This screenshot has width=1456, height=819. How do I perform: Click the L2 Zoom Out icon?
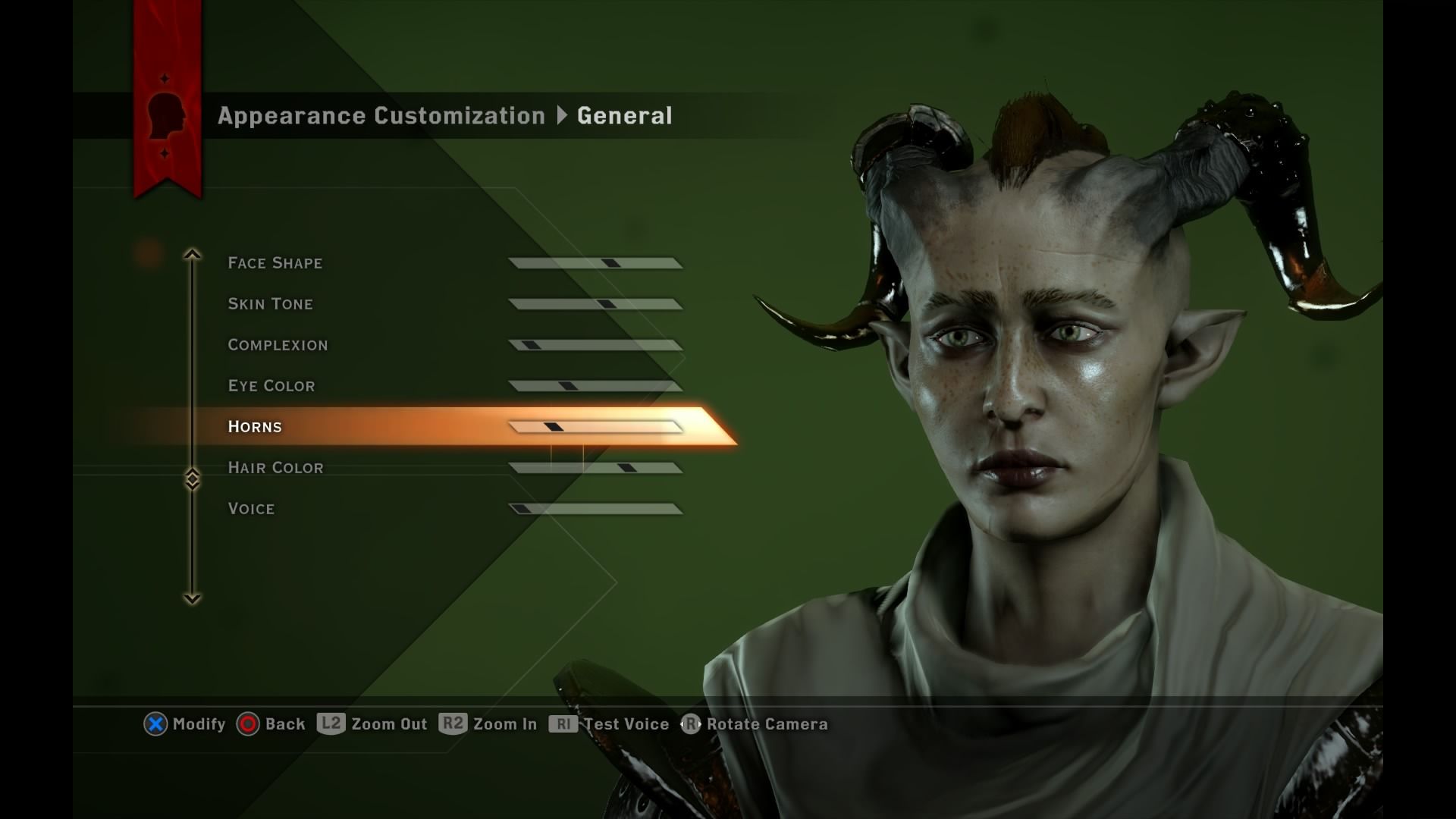[331, 723]
